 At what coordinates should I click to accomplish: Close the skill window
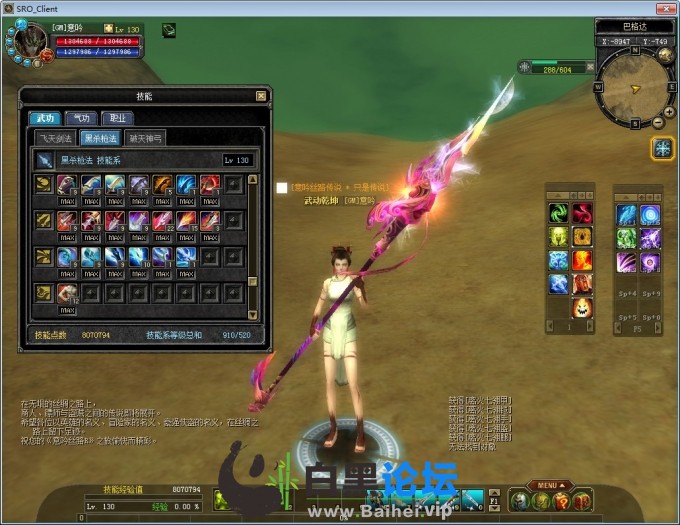[262, 96]
